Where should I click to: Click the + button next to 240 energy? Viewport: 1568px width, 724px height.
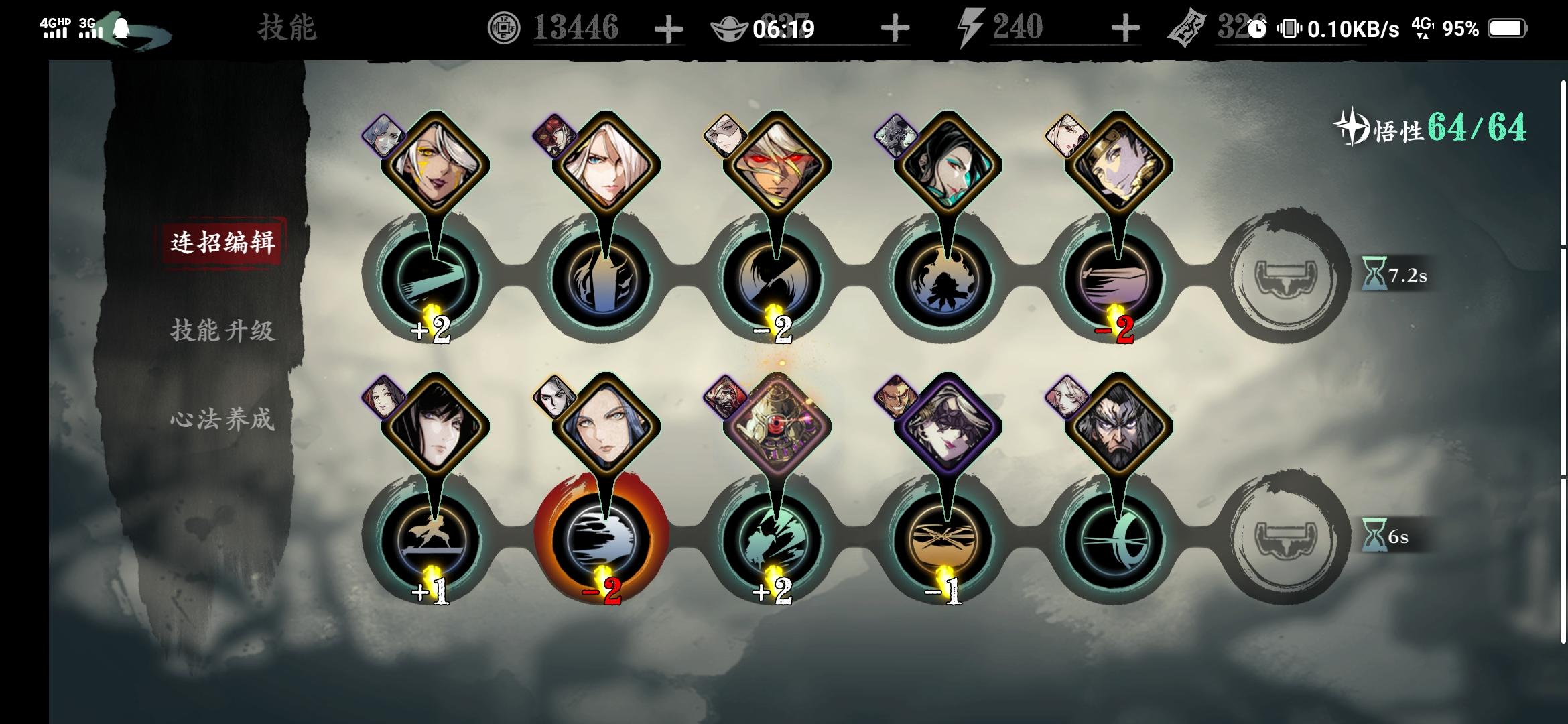[1126, 28]
